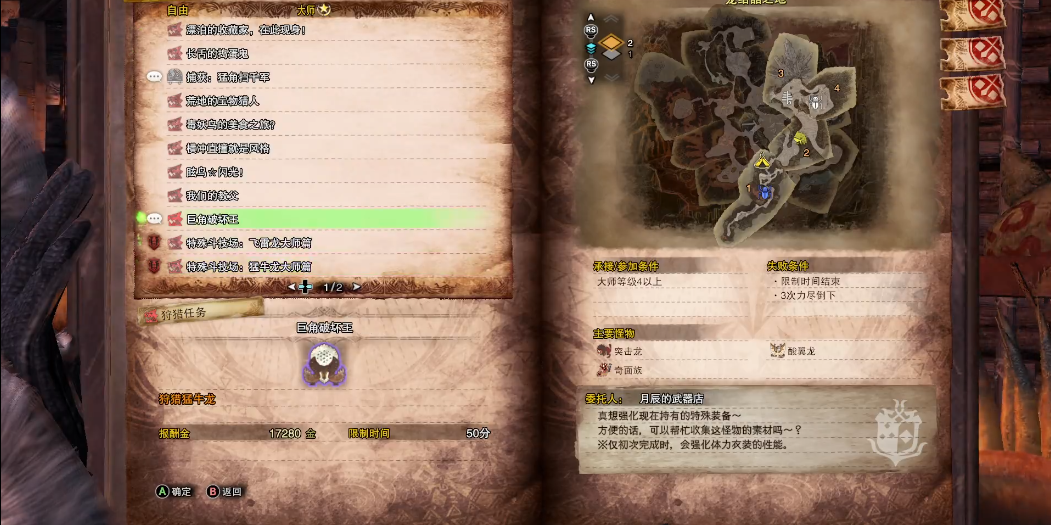Viewport: 1051px width, 525px height.
Task: Go to the previous quest list page arrow
Action: coord(292,287)
